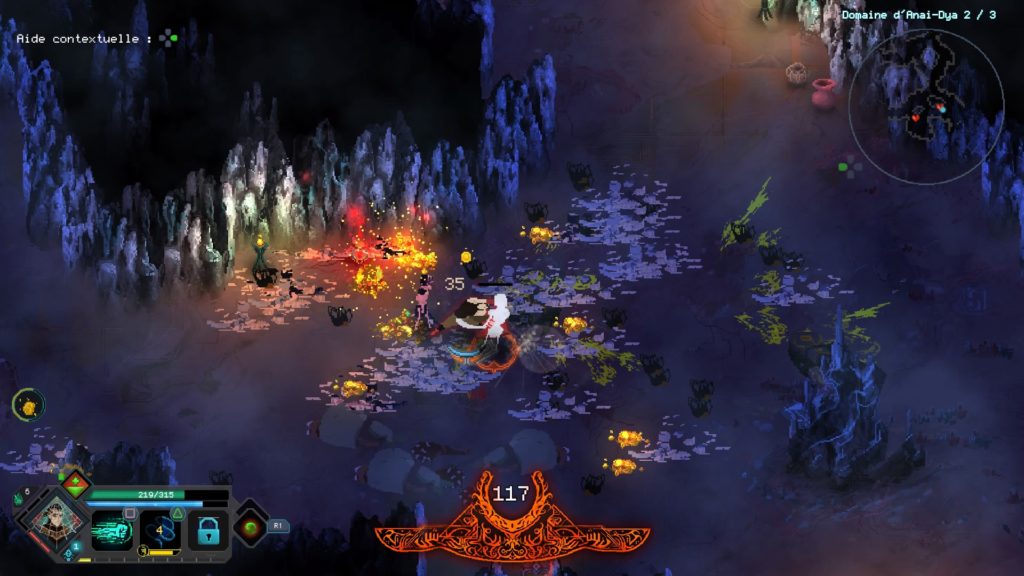Activate the green orb diamond slot
The width and height of the screenshot is (1024, 576).
pos(250,526)
